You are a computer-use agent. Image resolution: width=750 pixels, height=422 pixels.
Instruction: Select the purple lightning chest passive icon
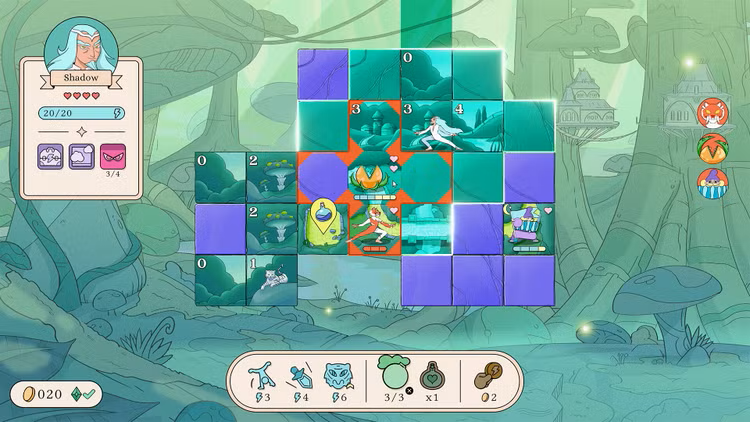tap(52, 155)
